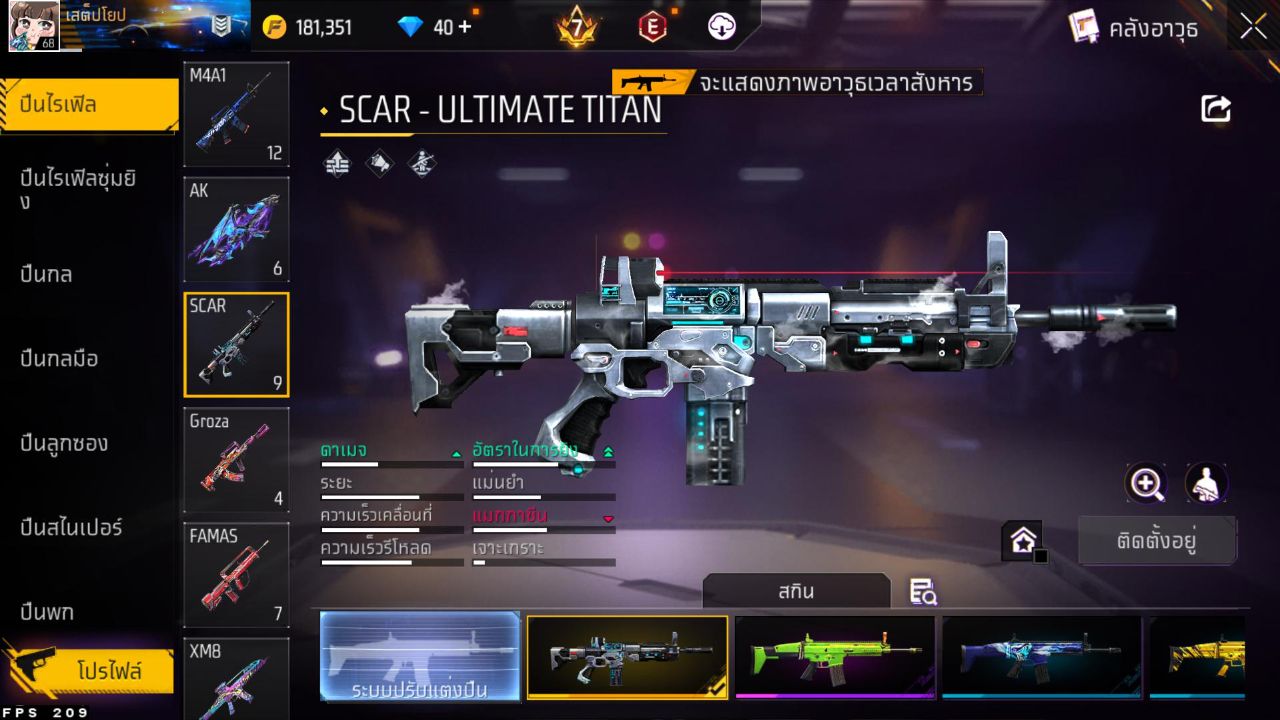Image resolution: width=1280 pixels, height=720 pixels.
Task: Select the skin inspect icon next to สกิน tab
Action: [x=921, y=592]
